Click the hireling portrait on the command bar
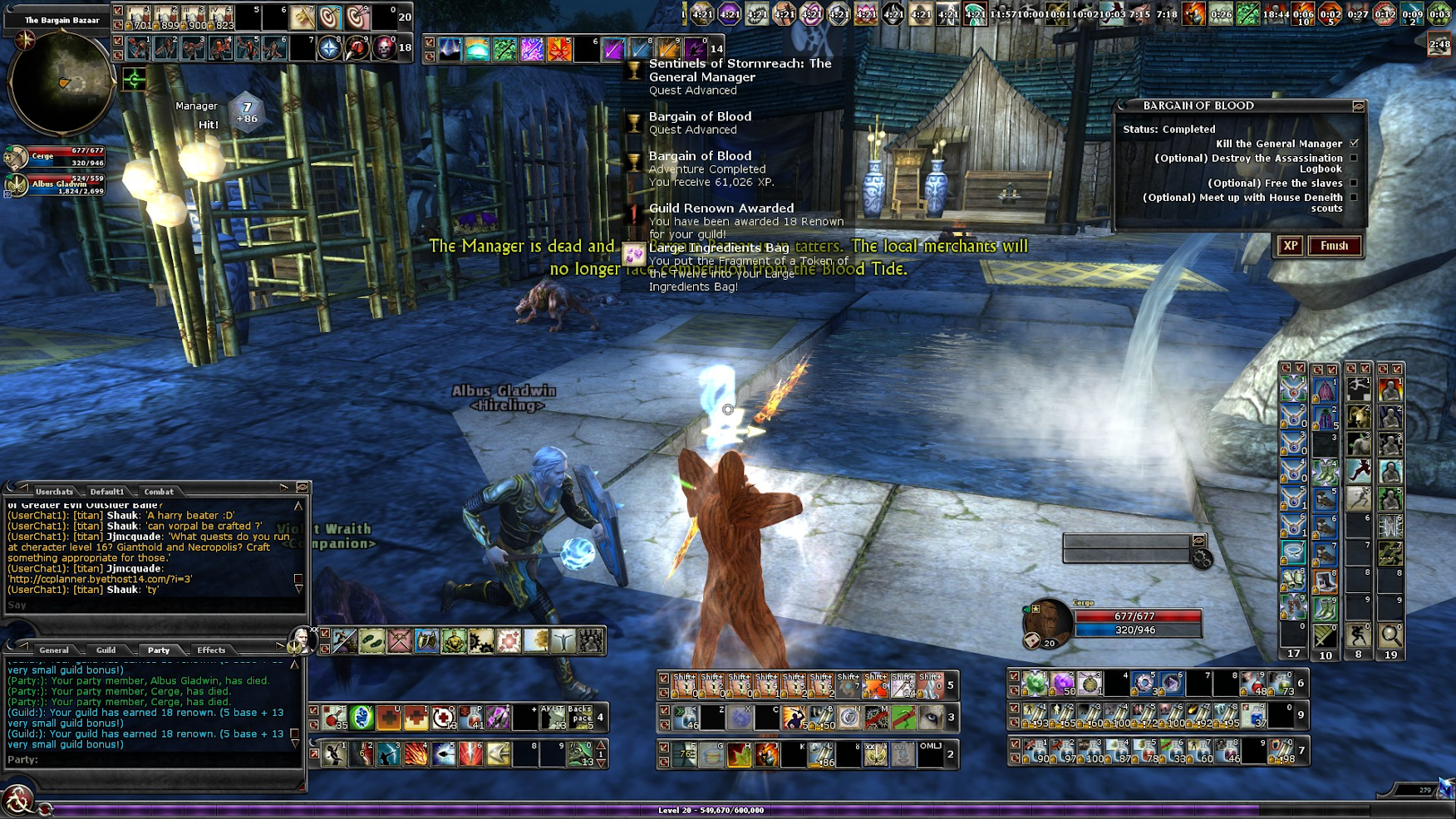 (299, 640)
